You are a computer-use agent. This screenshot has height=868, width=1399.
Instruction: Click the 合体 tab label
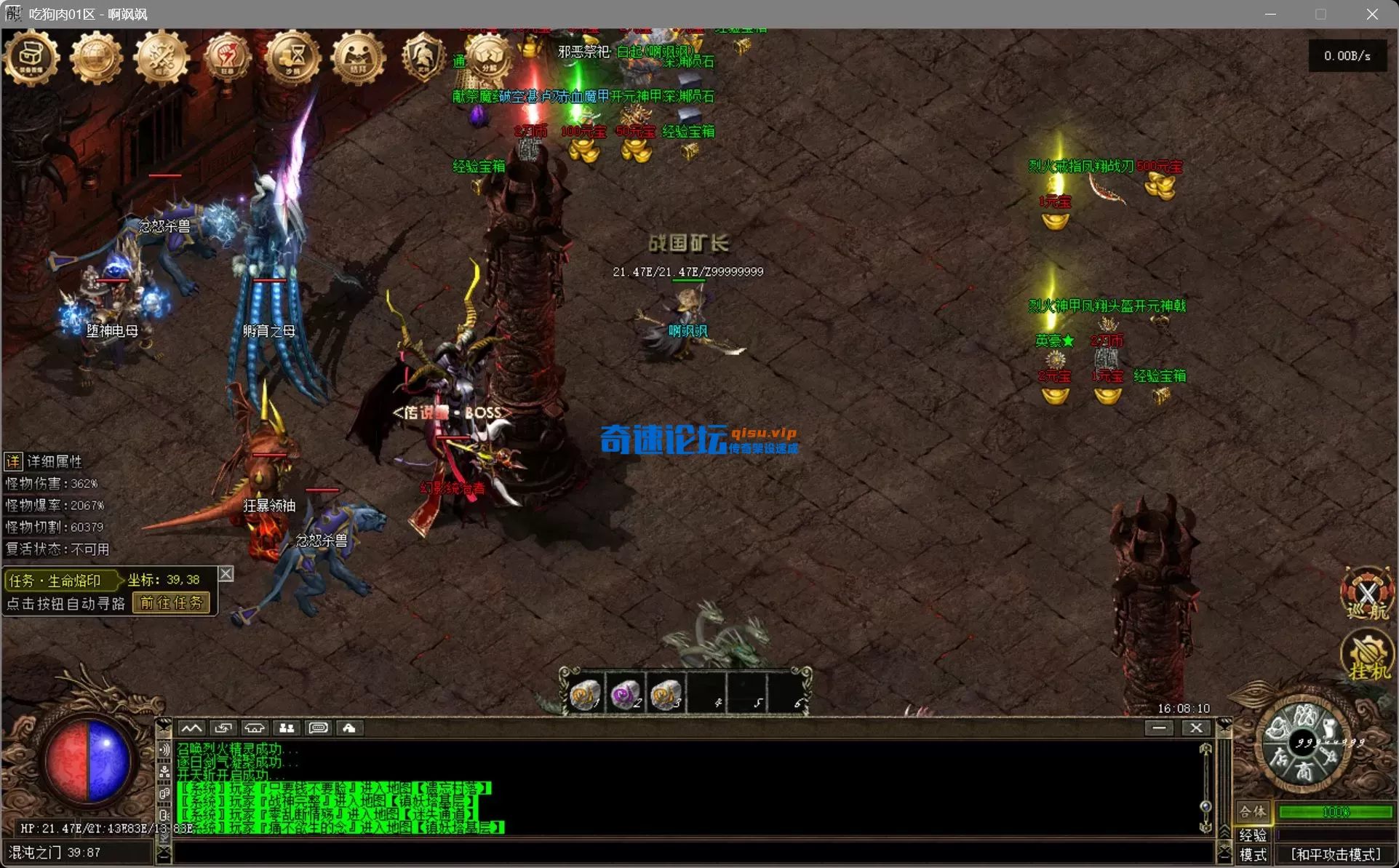pyautogui.click(x=1252, y=812)
